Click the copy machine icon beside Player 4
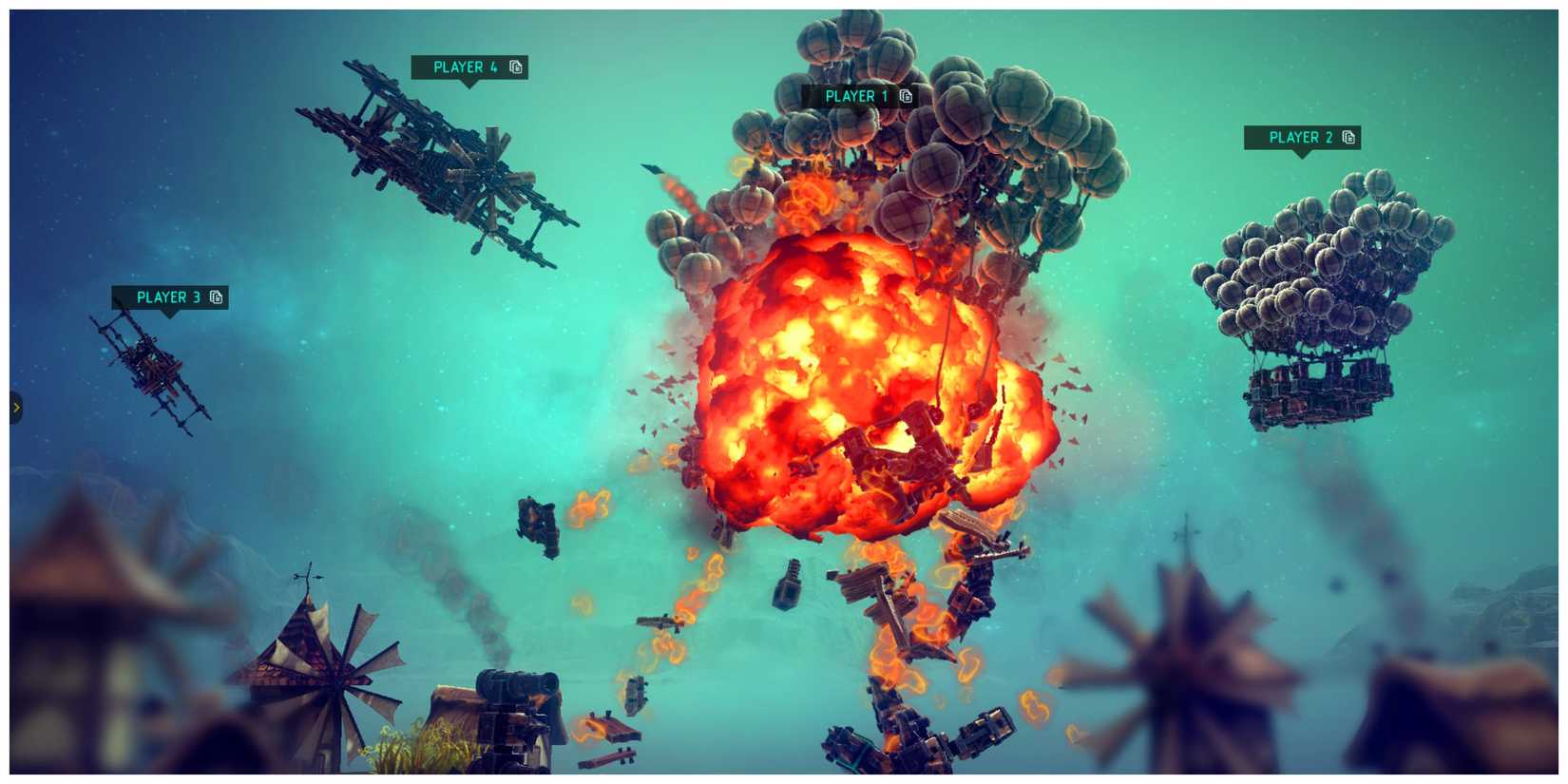The height and width of the screenshot is (784, 1568). [514, 67]
